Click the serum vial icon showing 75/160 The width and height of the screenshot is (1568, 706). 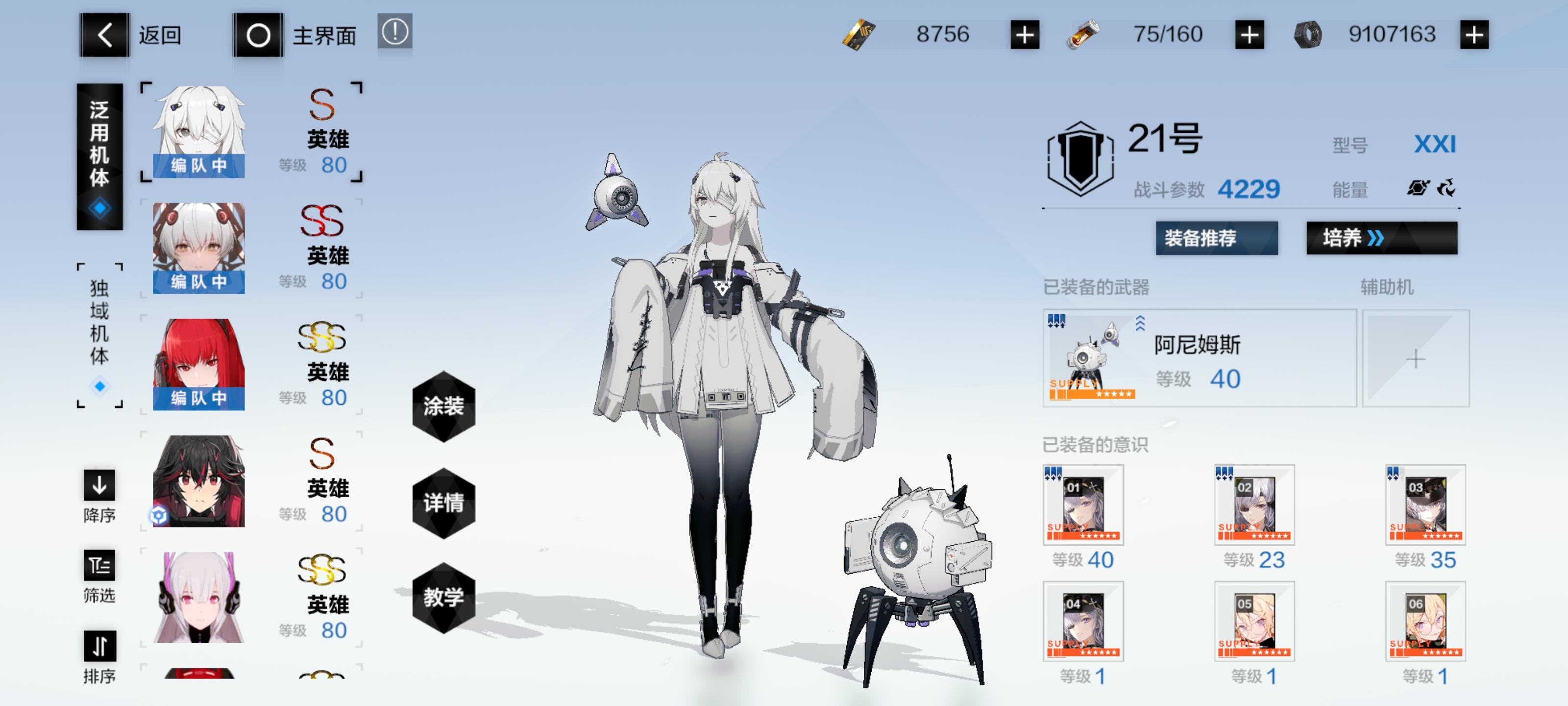(x=1084, y=35)
